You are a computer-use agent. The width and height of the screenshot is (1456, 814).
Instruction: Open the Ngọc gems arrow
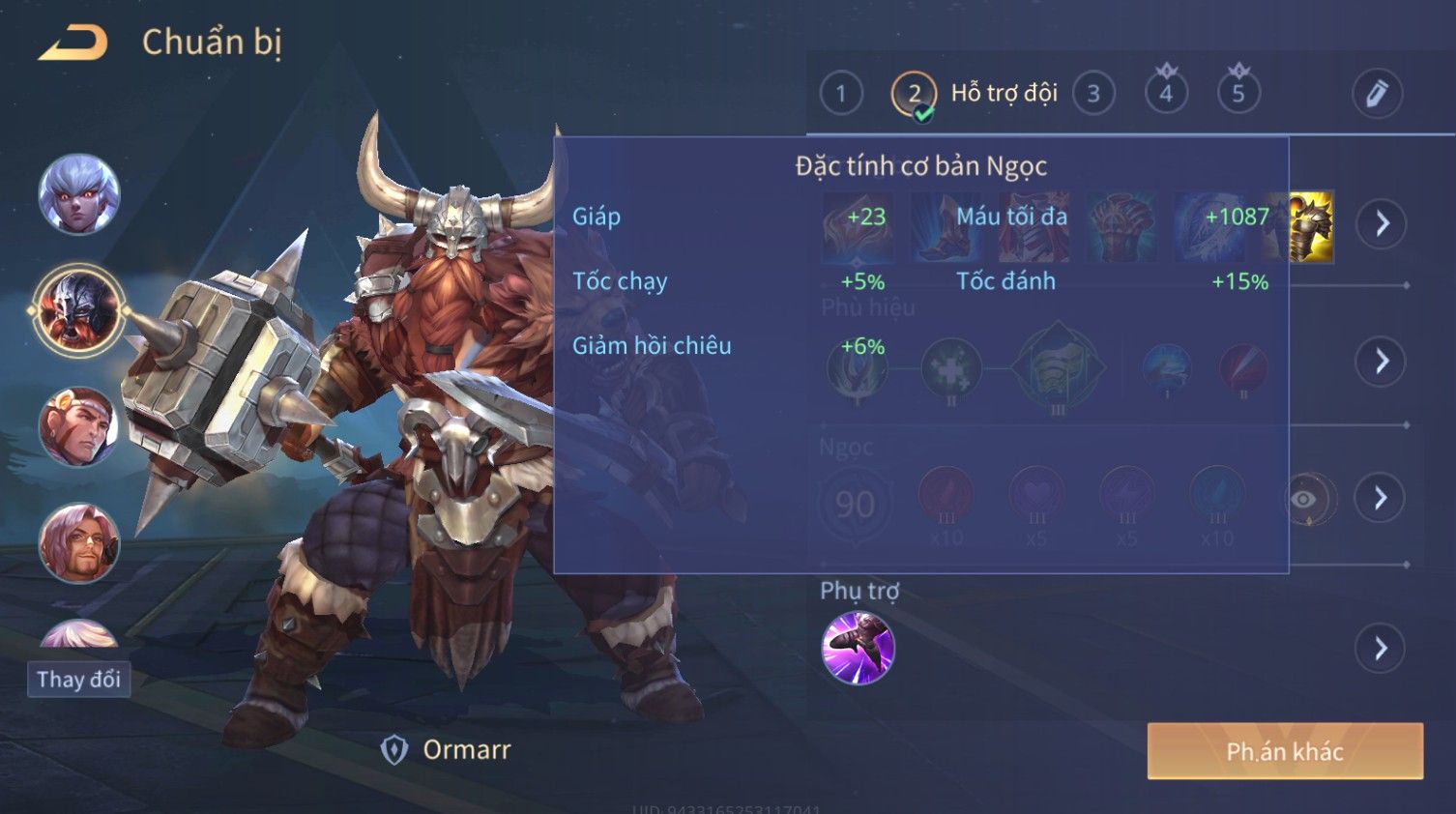click(x=1382, y=498)
